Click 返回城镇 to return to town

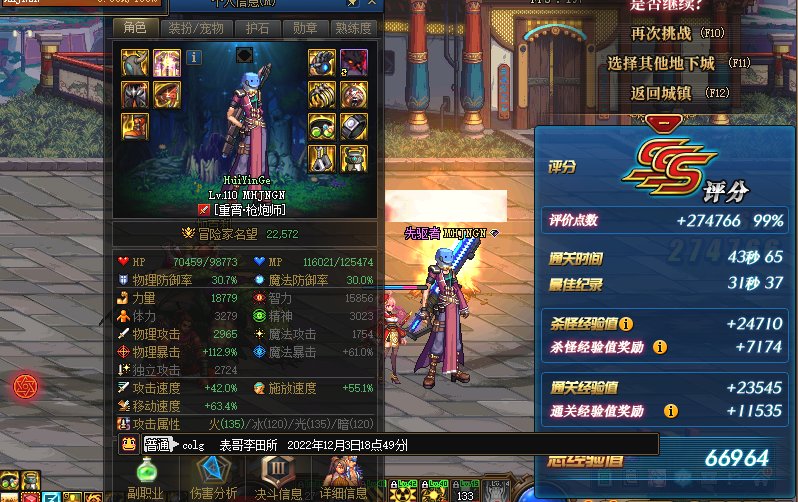click(662, 93)
